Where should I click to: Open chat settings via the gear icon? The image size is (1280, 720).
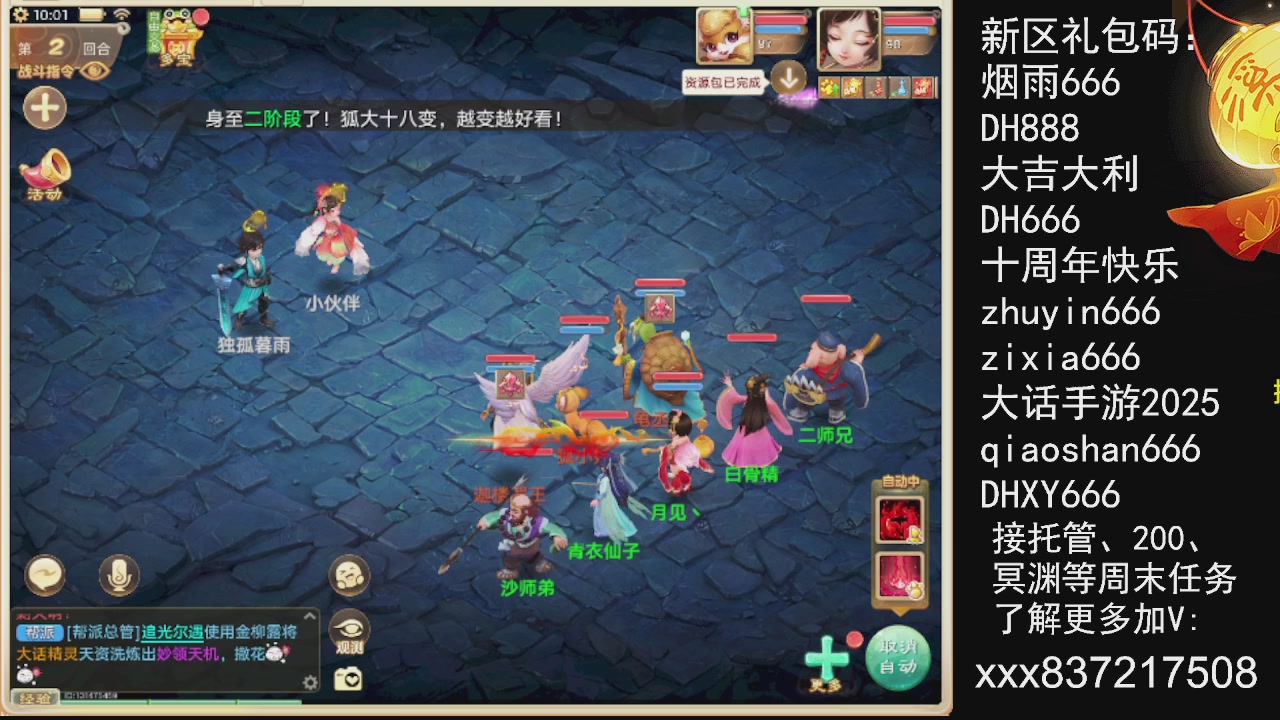tap(310, 683)
